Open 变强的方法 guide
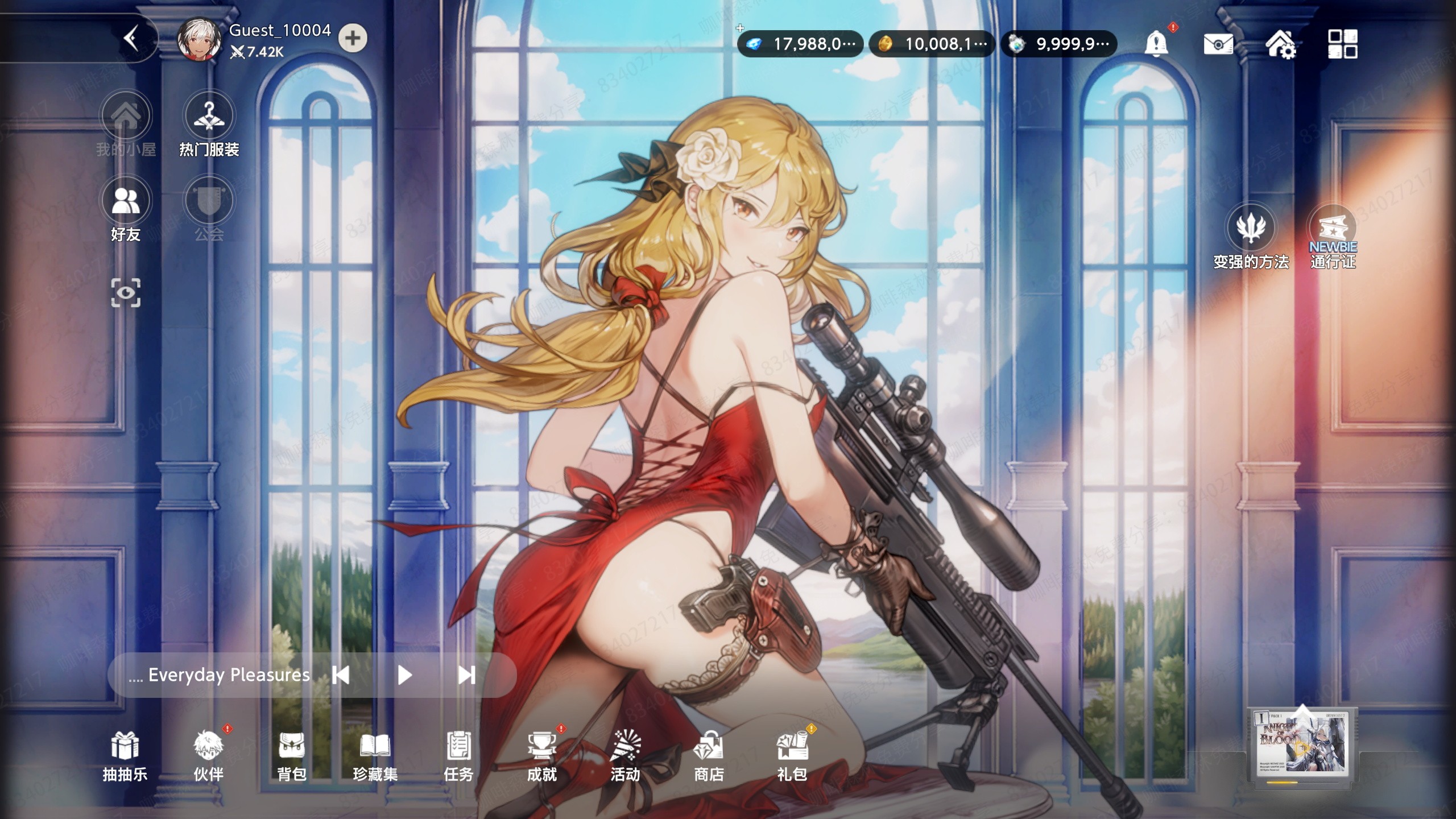1456x819 pixels. [x=1251, y=236]
